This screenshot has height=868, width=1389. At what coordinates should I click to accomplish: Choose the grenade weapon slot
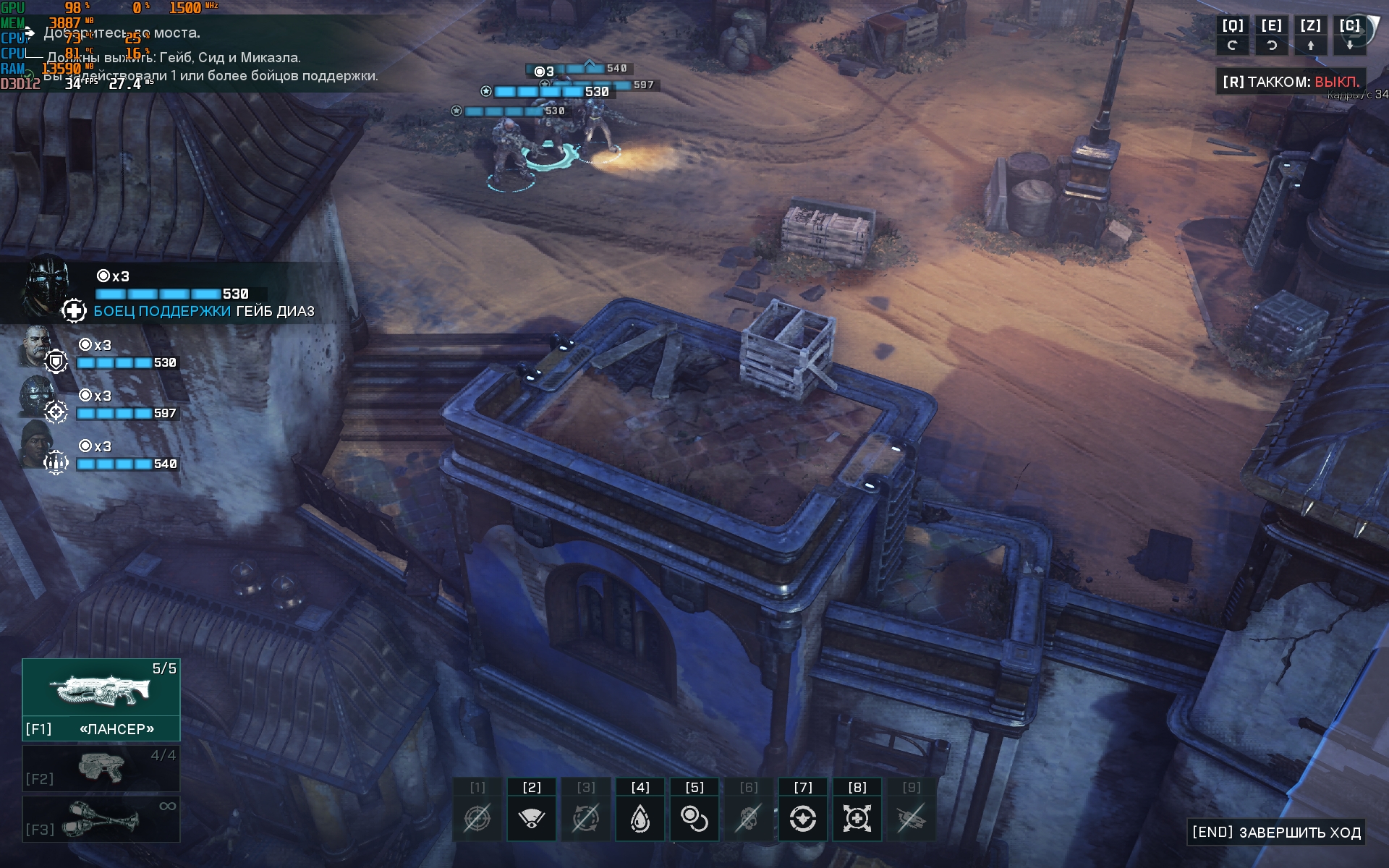[101, 819]
